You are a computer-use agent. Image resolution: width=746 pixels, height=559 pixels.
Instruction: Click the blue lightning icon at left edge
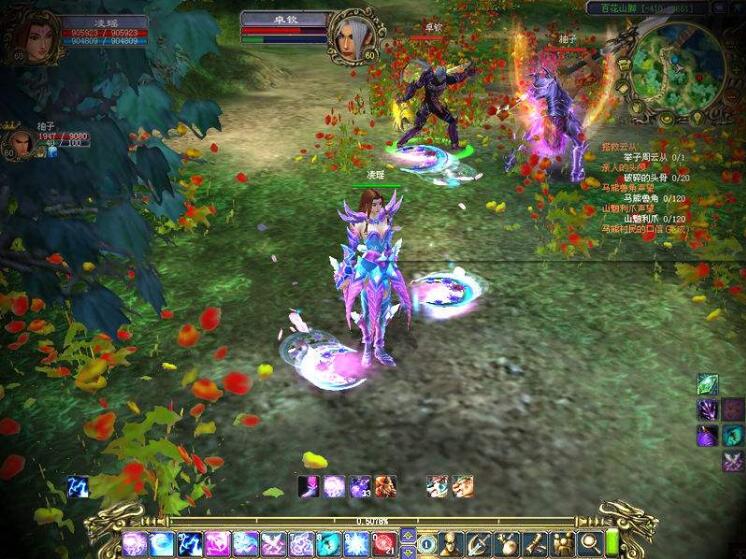pos(78,486)
